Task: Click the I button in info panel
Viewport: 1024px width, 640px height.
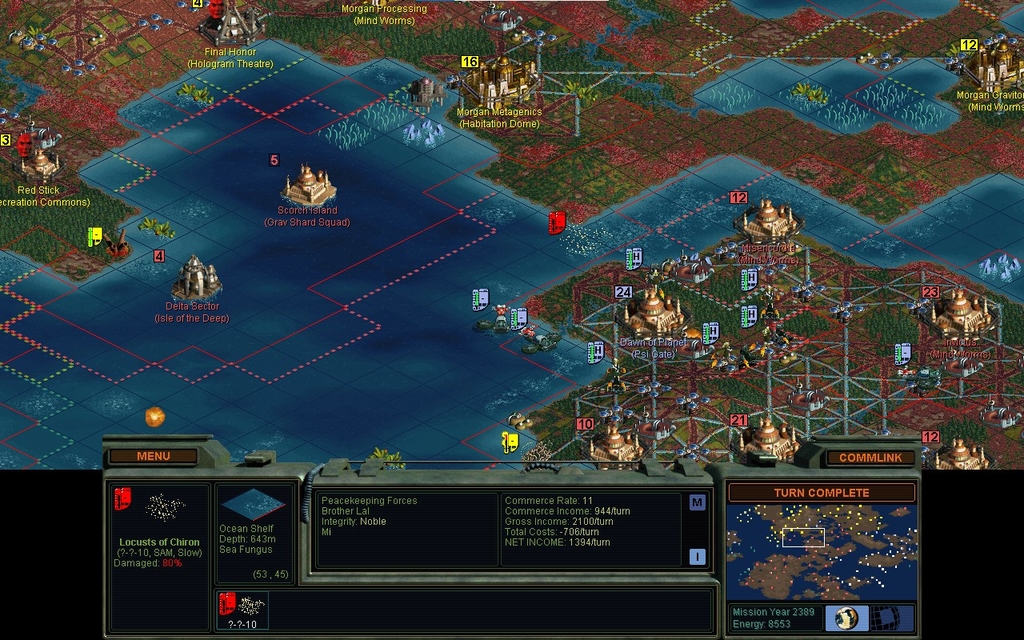Action: pos(697,557)
